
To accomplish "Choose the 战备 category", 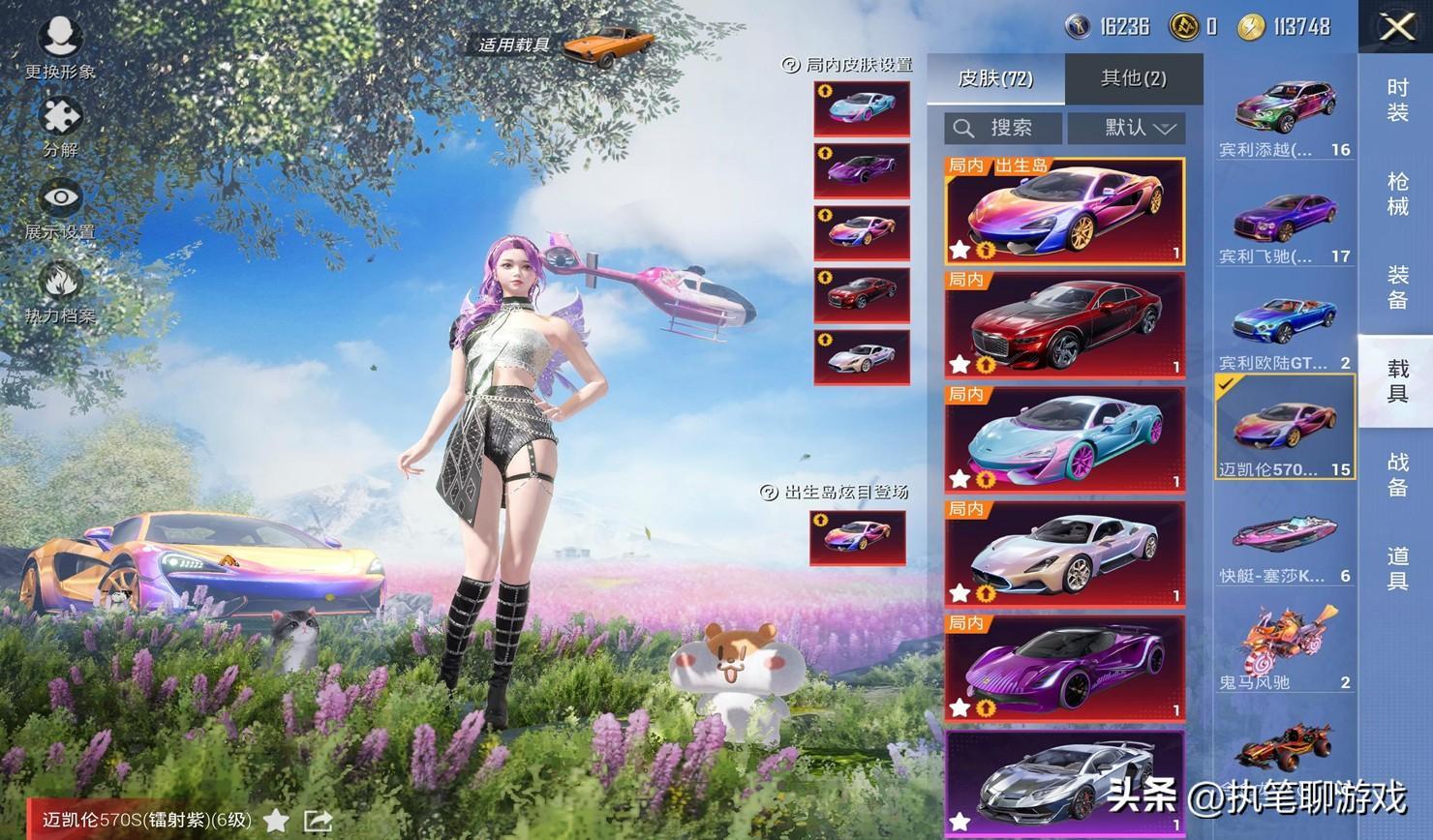I will [1396, 474].
